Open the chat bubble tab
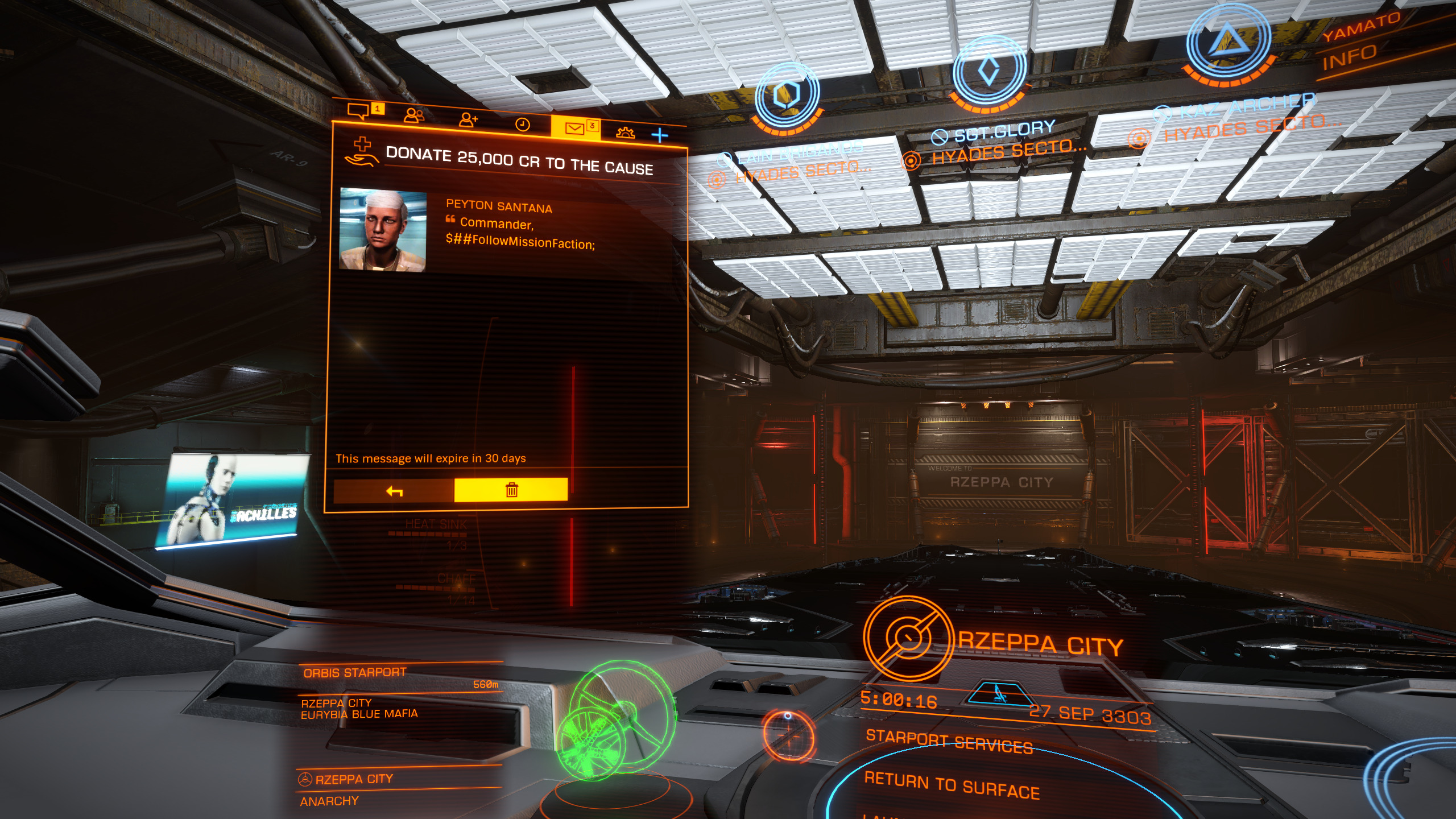The width and height of the screenshot is (1456, 819). [x=359, y=111]
